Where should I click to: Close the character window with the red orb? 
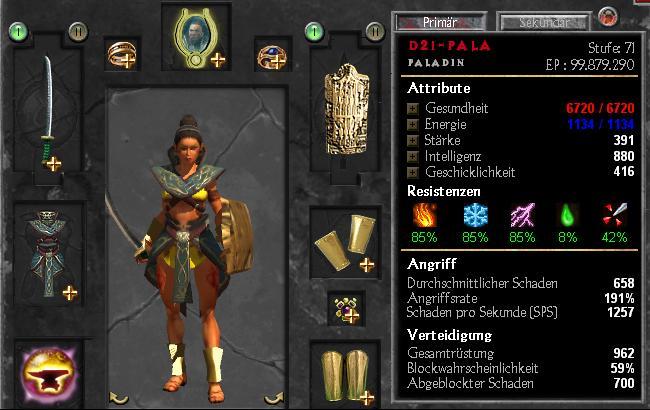pos(607,17)
